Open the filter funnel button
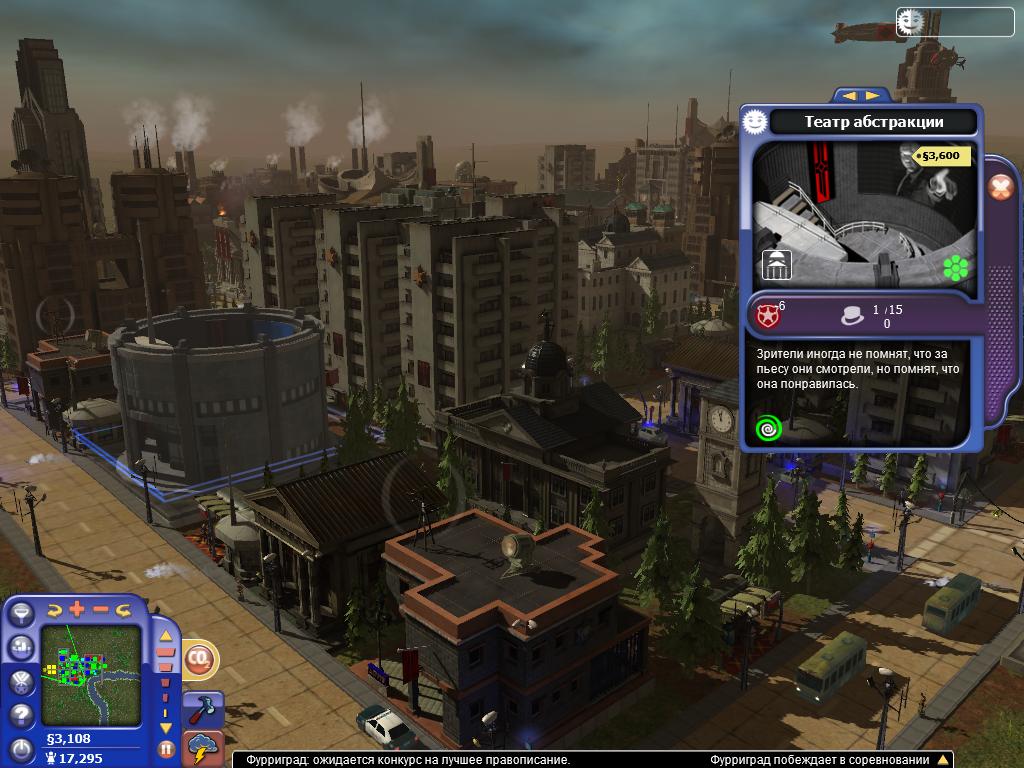Viewport: 1024px width, 768px height. (21, 614)
